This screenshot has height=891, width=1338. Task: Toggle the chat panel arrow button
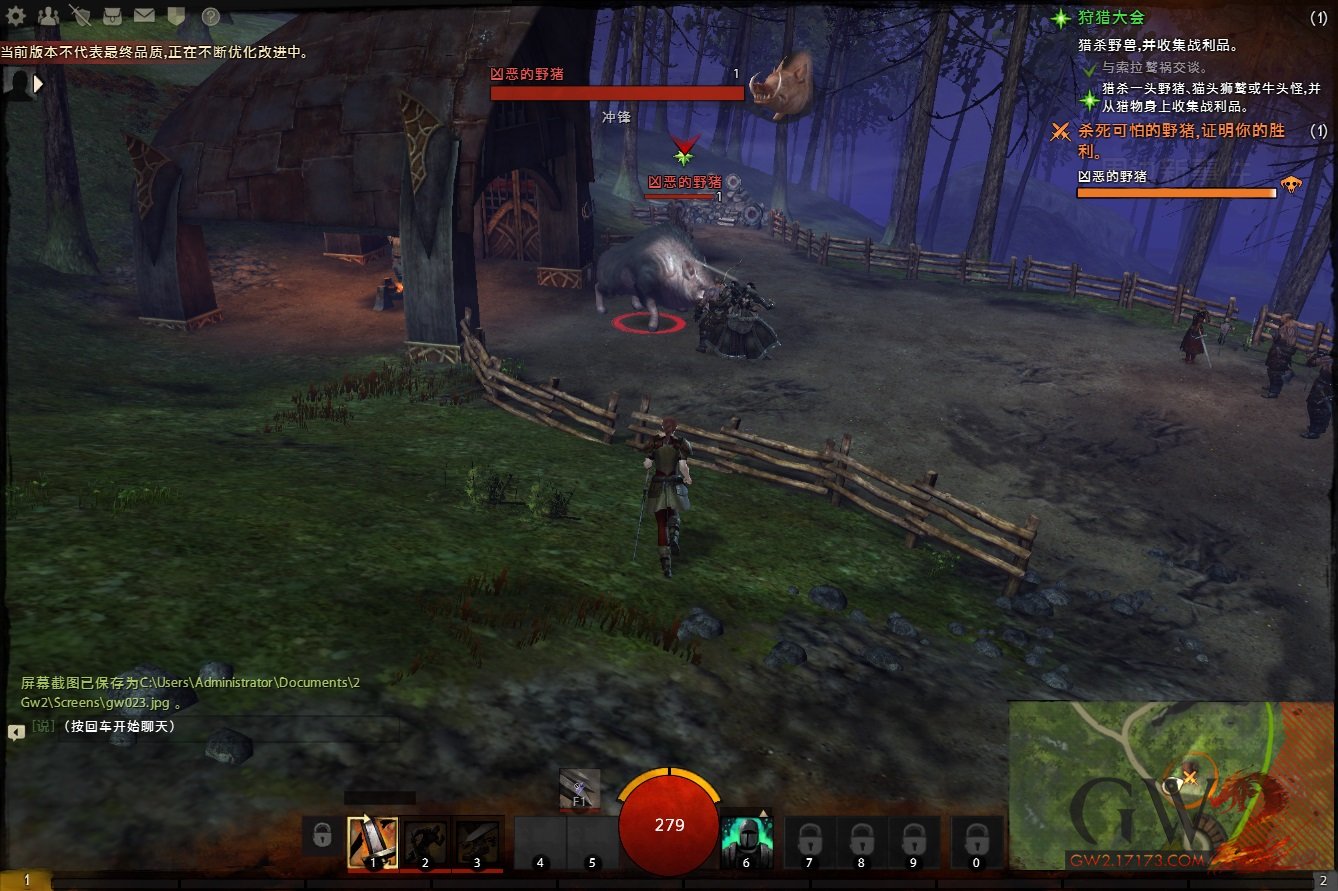pos(16,732)
